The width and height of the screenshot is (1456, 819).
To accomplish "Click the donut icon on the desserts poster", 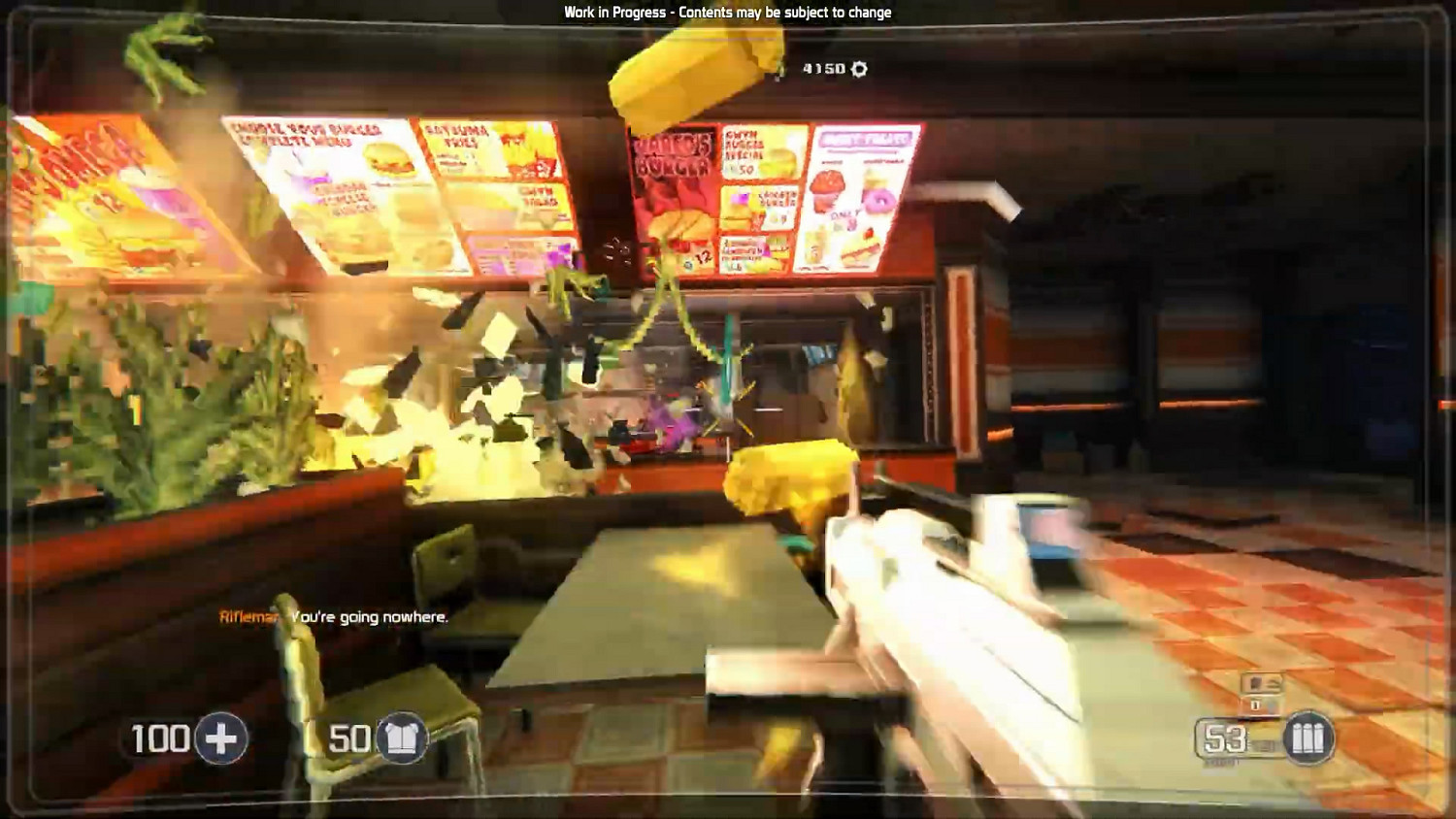I will [878, 201].
